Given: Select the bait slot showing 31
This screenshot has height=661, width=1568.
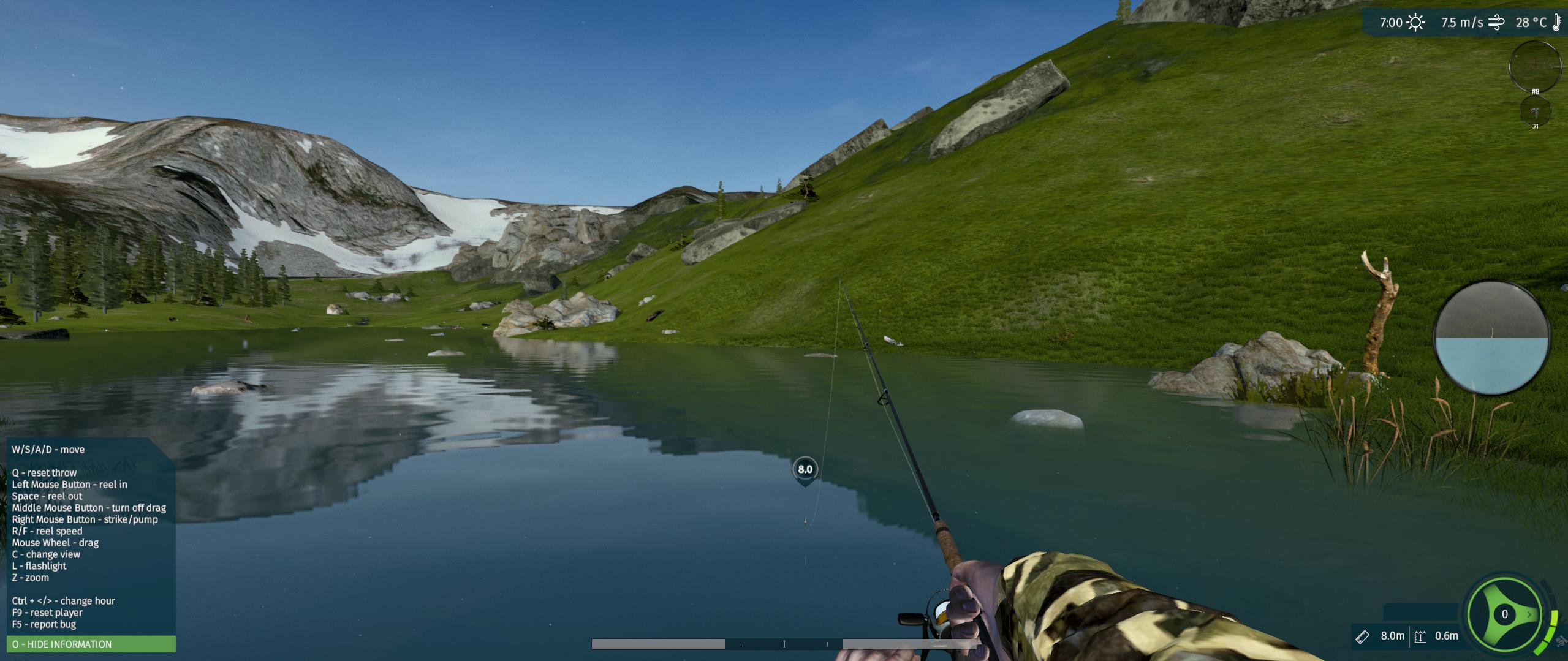Looking at the screenshot, I should click(x=1535, y=112).
